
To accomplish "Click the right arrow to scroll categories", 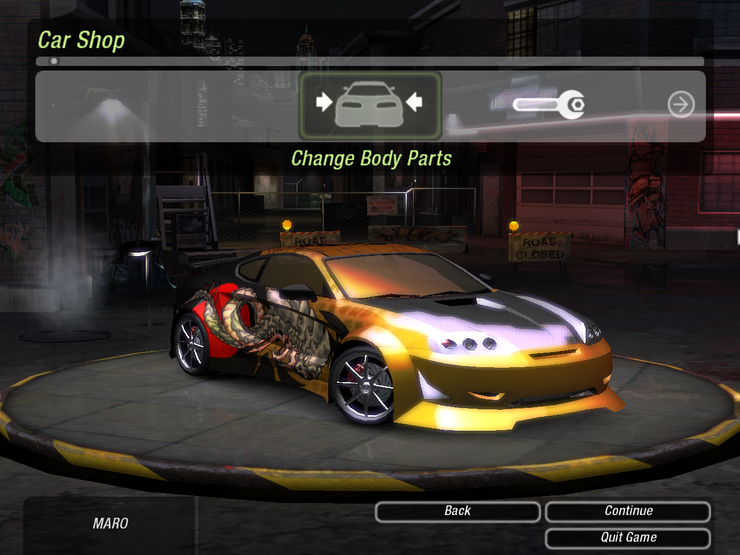I will point(681,104).
